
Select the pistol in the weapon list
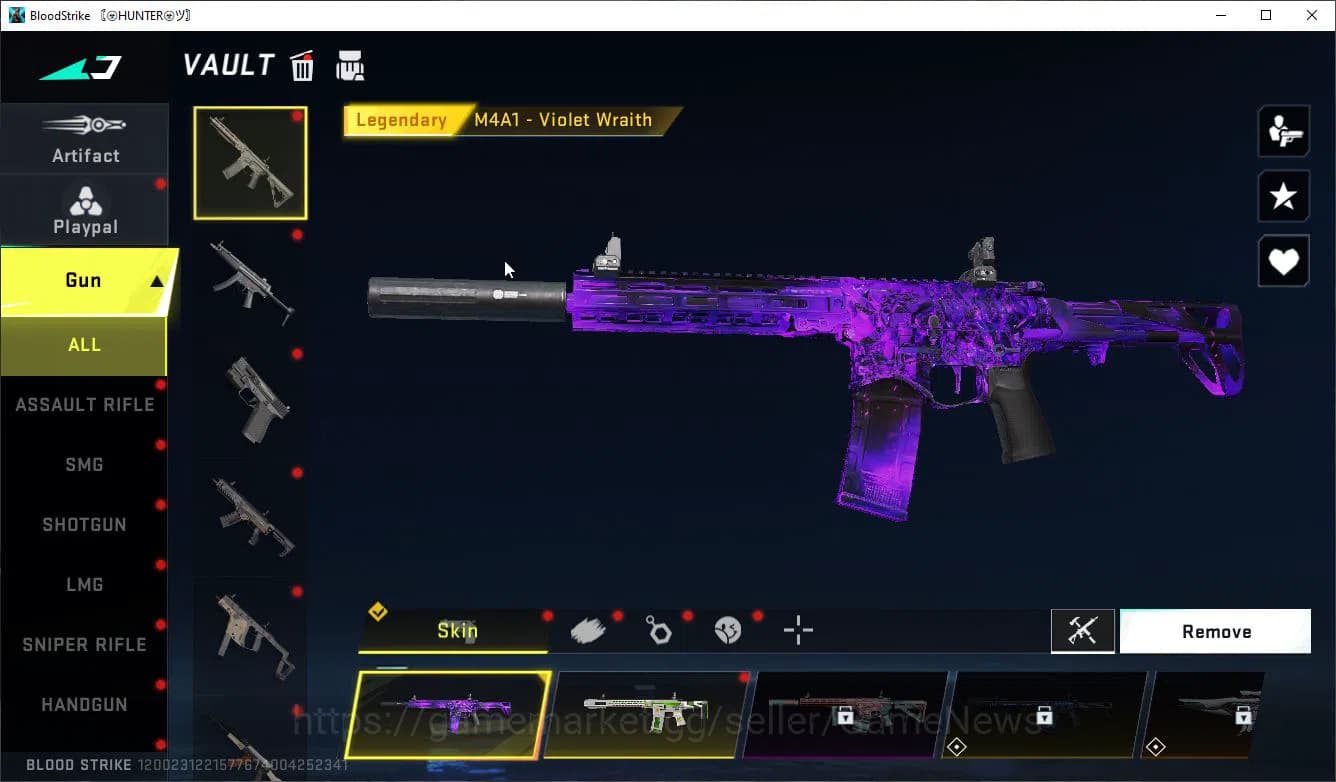point(255,400)
